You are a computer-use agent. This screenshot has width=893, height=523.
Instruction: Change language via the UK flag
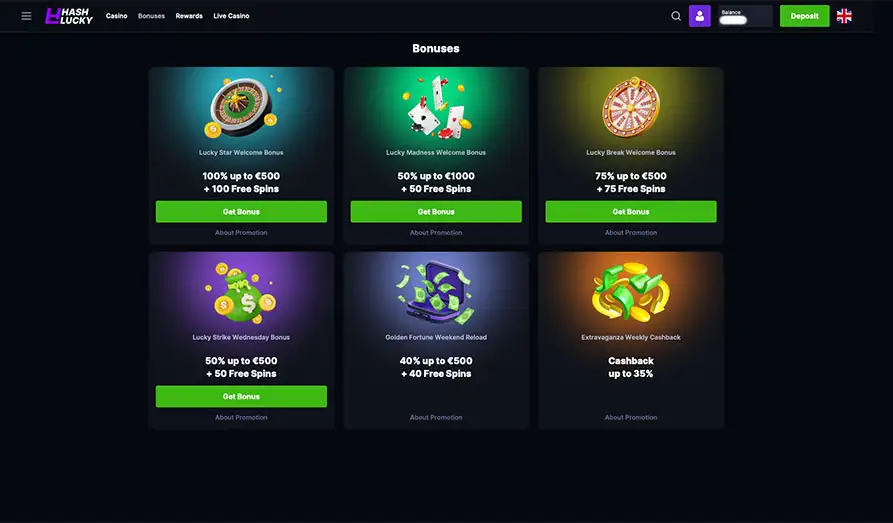click(844, 16)
